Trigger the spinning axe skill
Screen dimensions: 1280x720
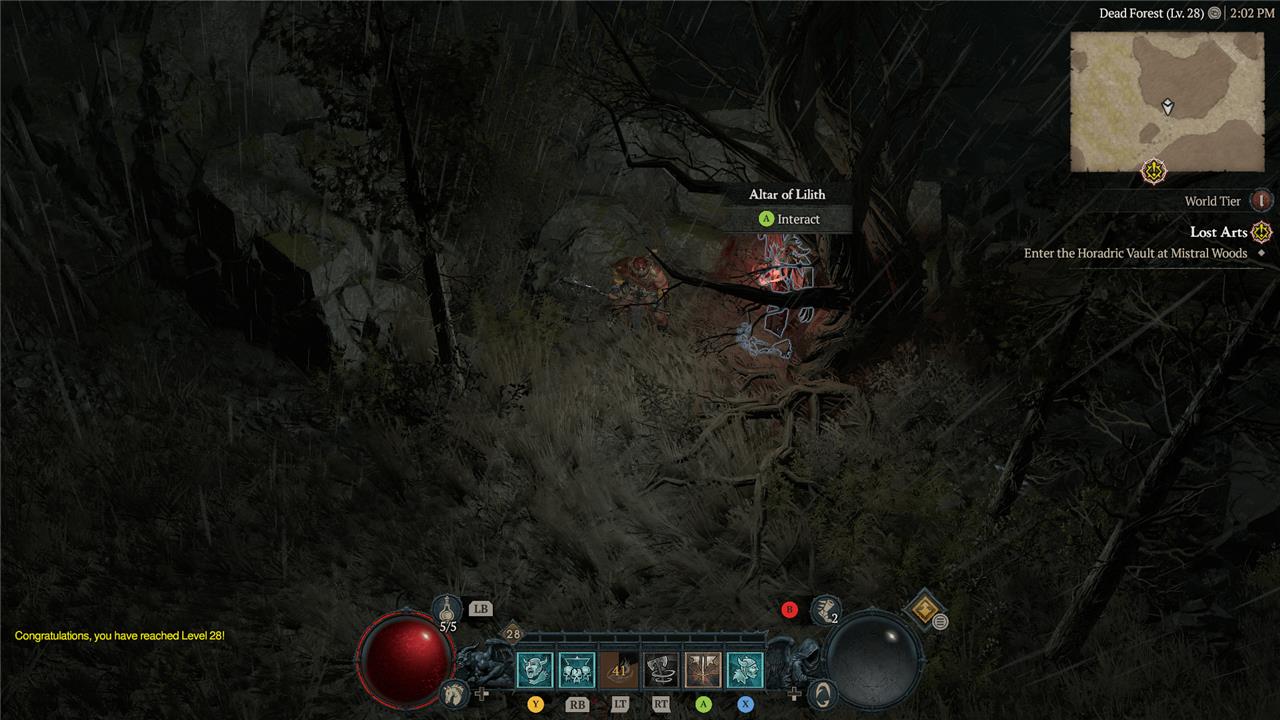[x=661, y=670]
